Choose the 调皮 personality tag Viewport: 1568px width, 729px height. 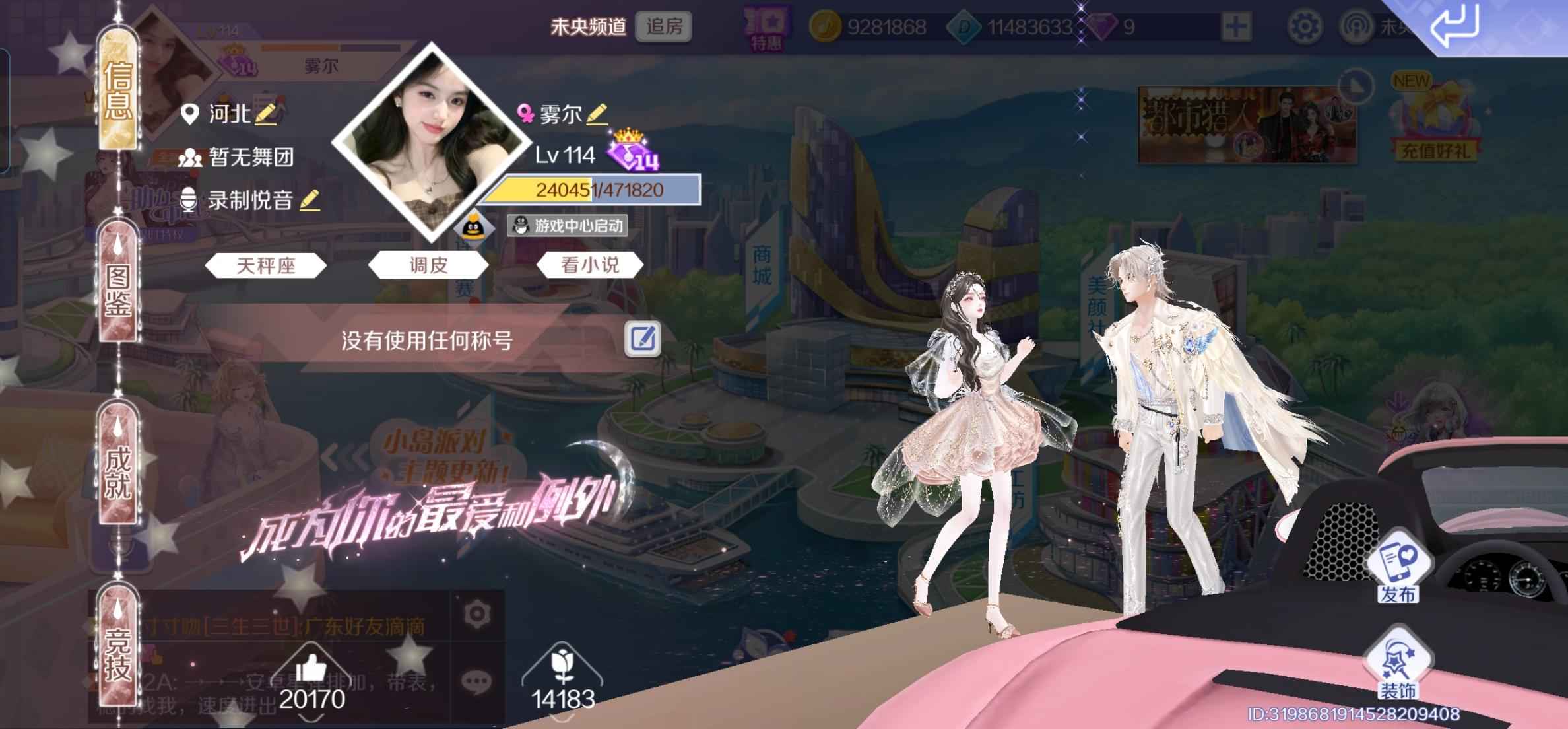428,265
